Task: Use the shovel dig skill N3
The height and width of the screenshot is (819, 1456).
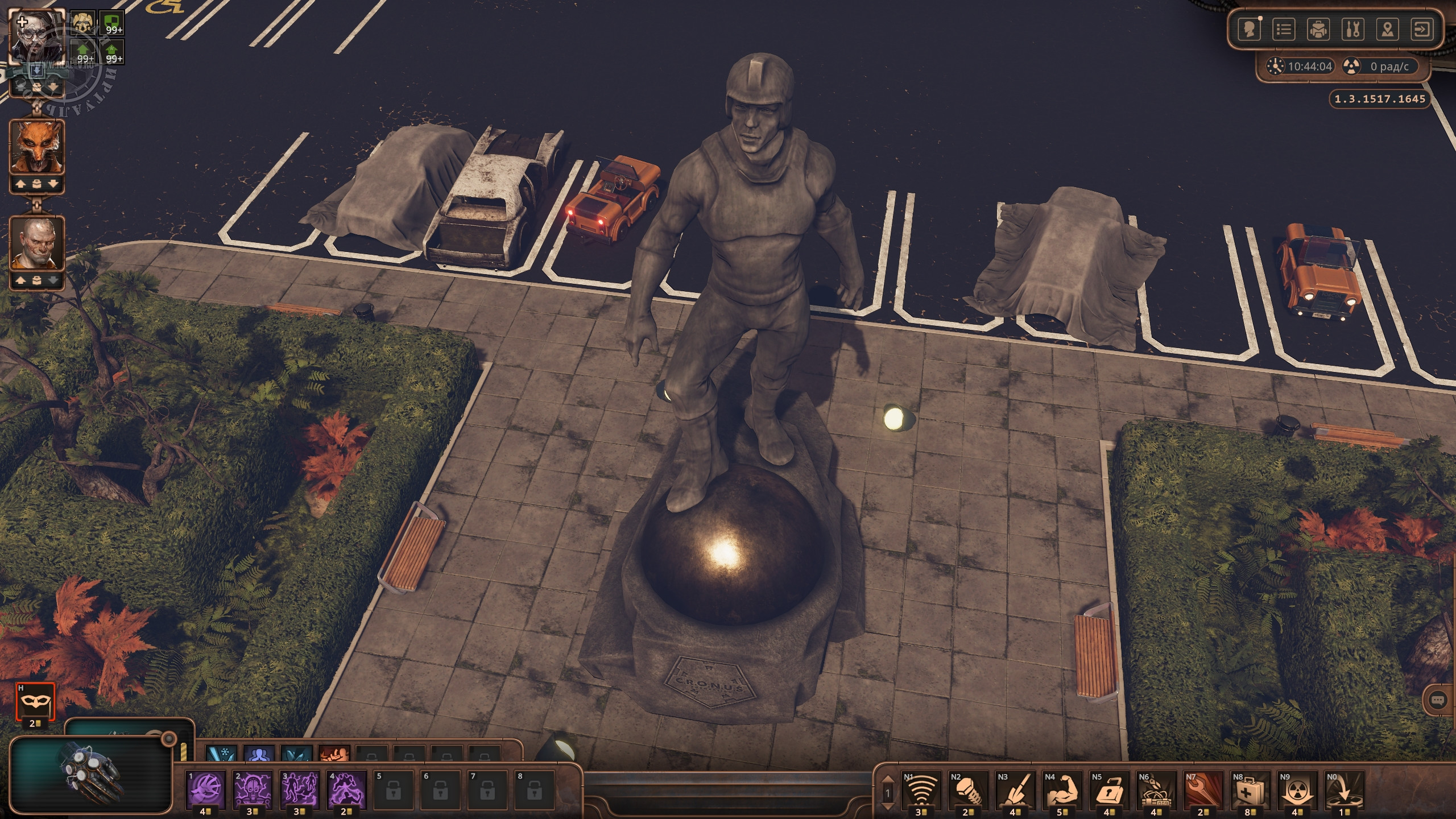Action: coord(1015,789)
